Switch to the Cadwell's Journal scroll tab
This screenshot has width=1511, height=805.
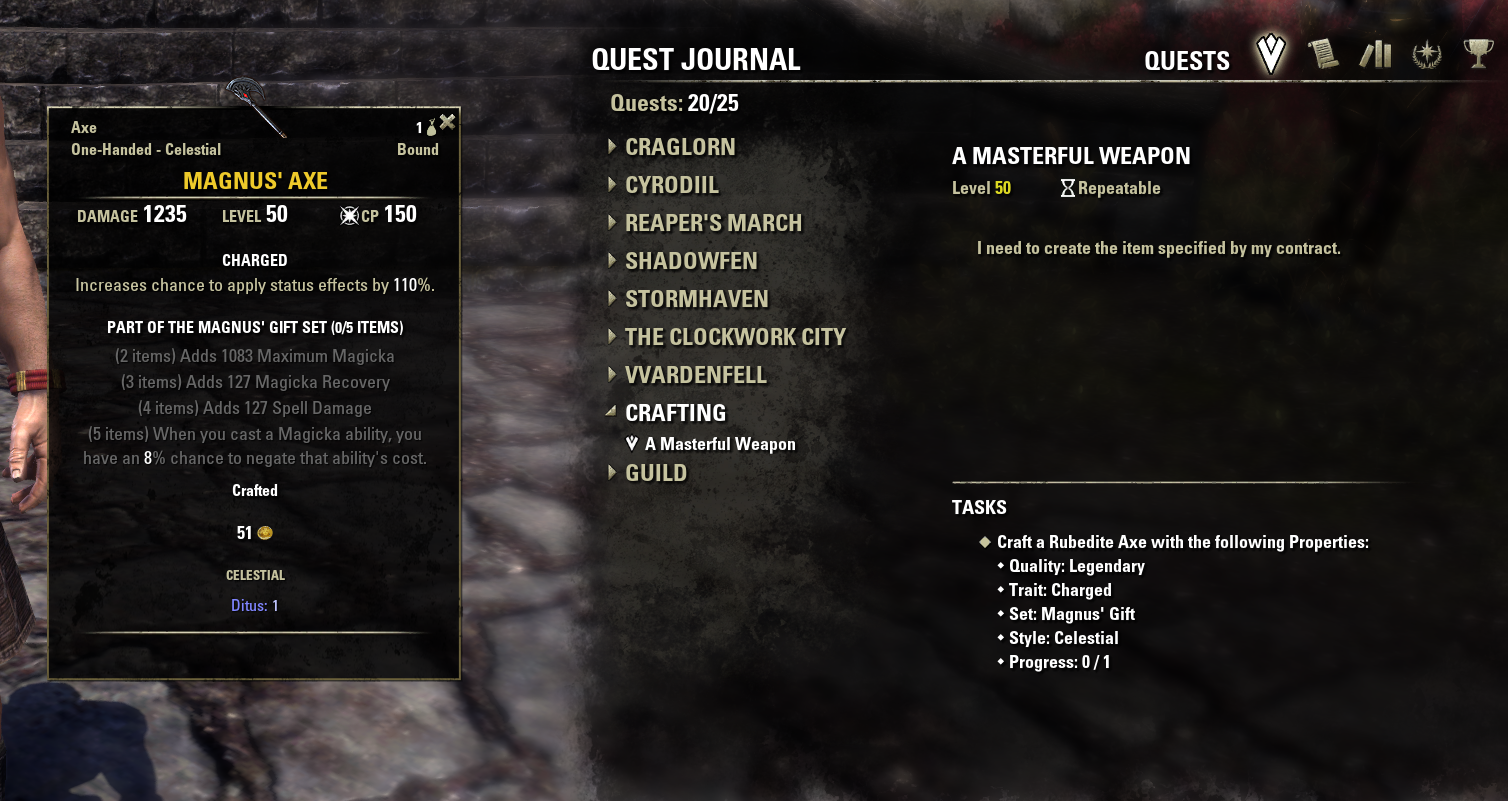click(x=1322, y=55)
